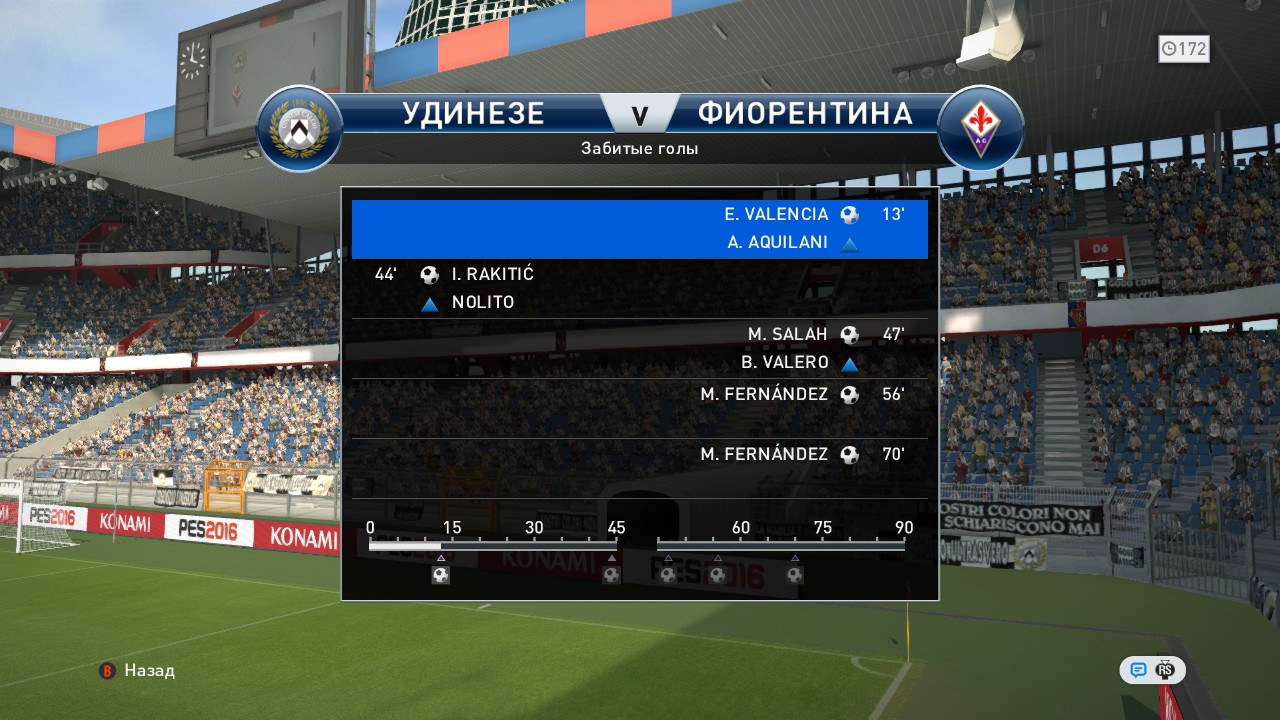Click the timeline ball marker for the 13' goal
The image size is (1280, 720).
point(440,575)
